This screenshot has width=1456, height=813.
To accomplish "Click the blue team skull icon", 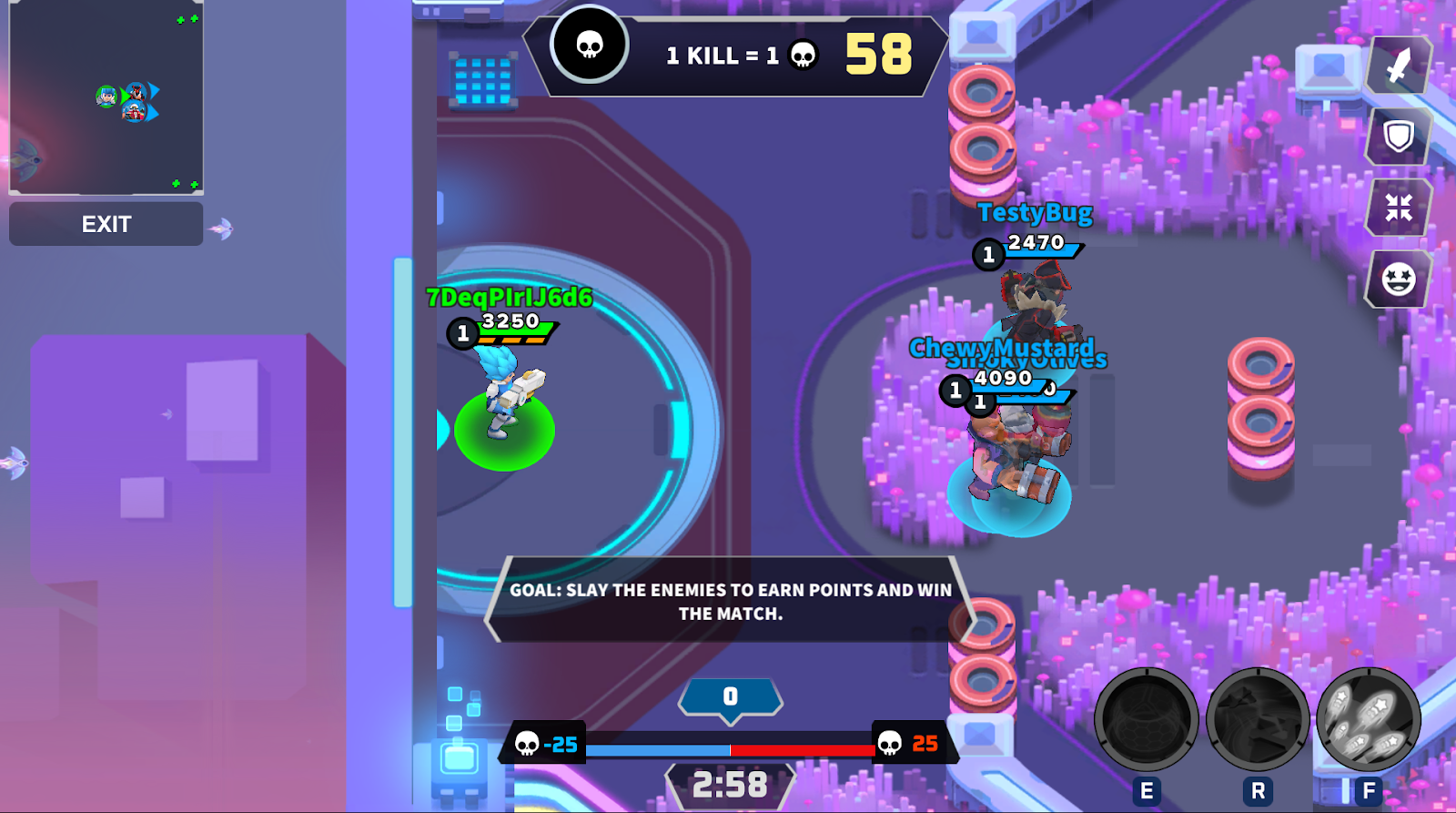I will coord(528,744).
